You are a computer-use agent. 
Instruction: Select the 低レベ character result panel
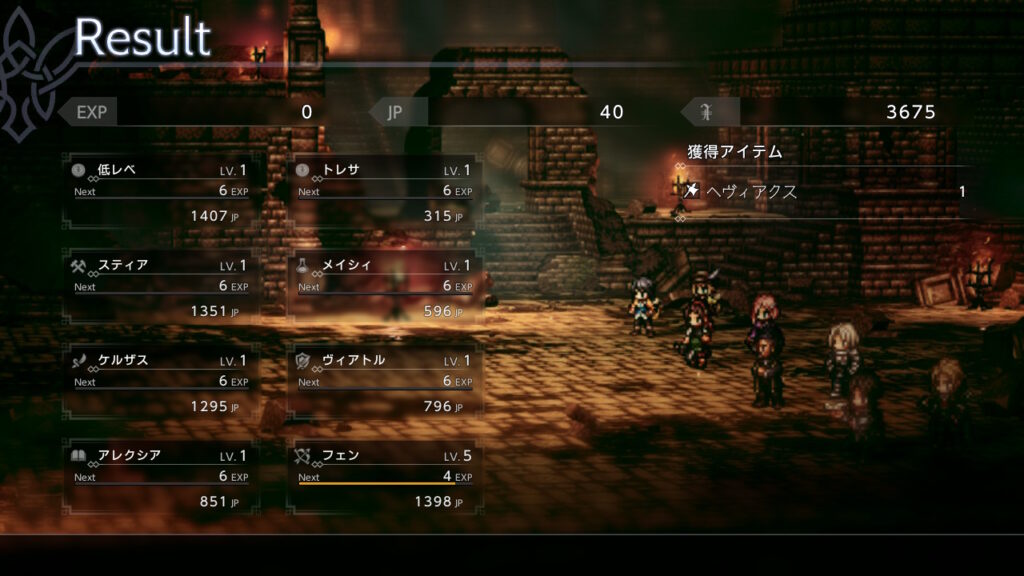pos(160,192)
